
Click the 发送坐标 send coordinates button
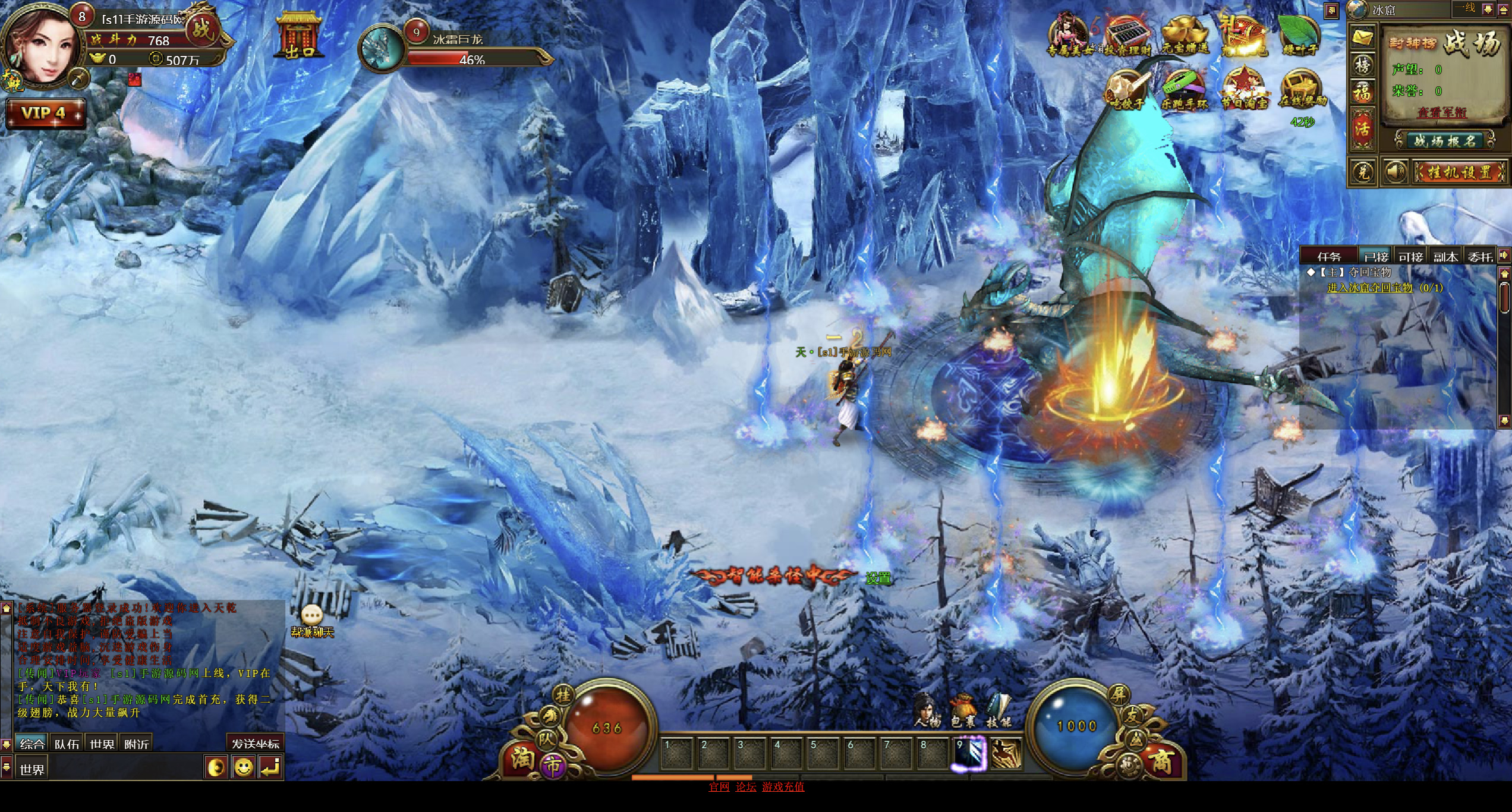(255, 744)
